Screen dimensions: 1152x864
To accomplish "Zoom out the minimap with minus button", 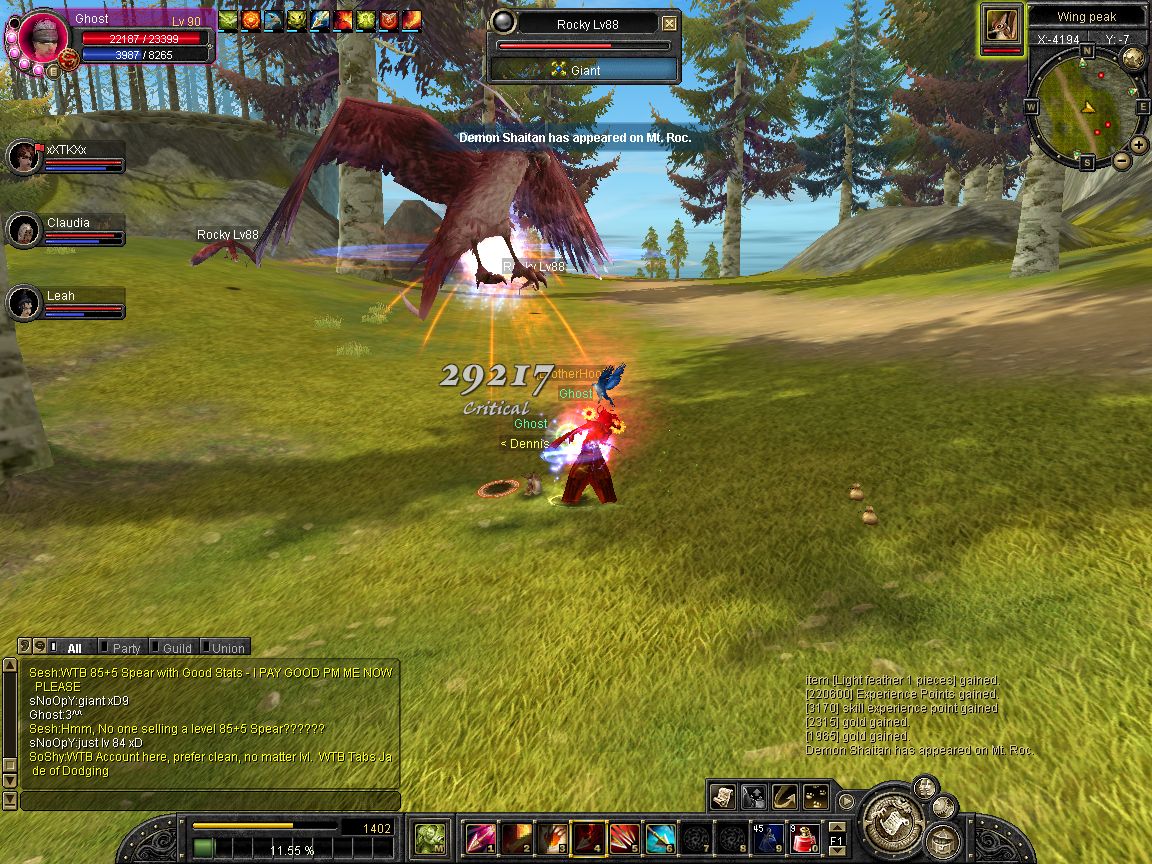I will [1121, 160].
